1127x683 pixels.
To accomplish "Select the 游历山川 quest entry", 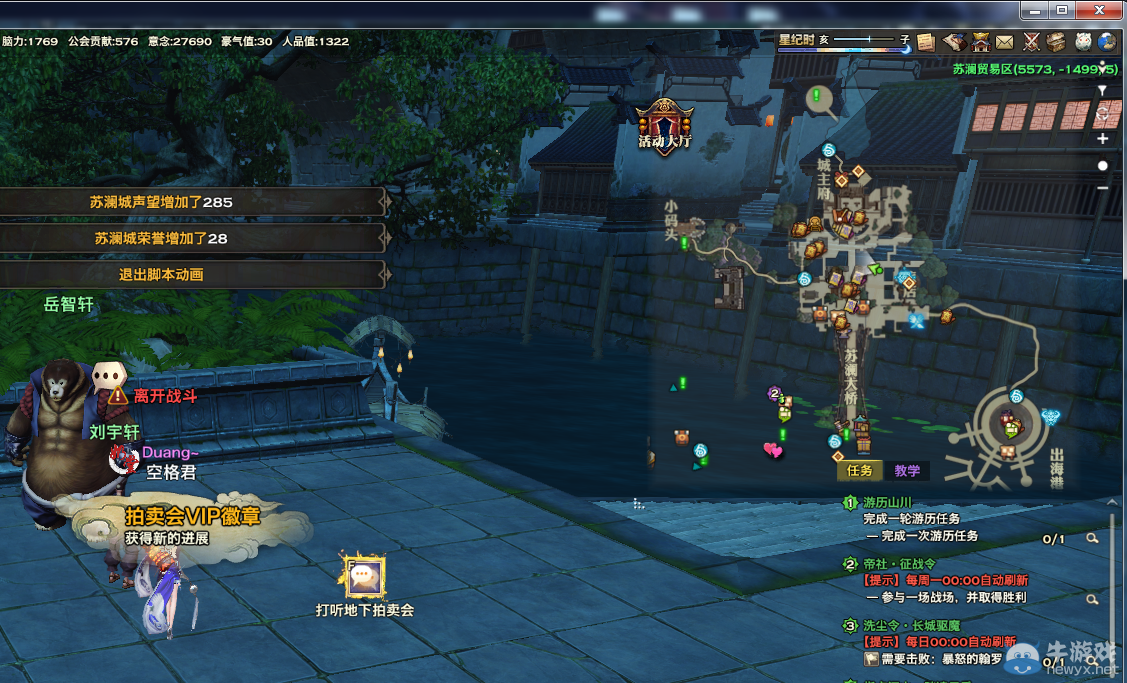I will pos(888,503).
